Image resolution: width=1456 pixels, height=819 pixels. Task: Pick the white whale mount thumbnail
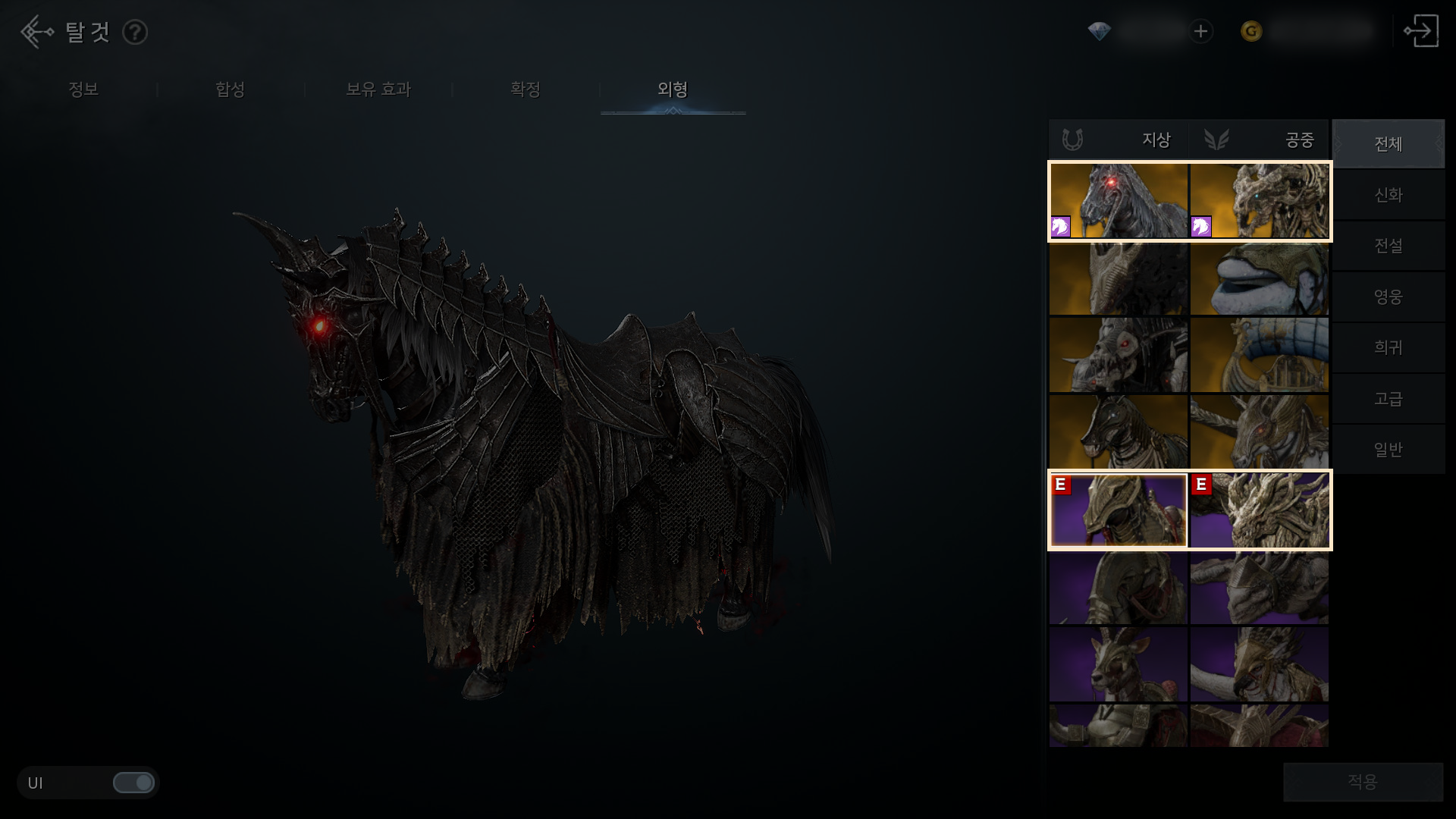(1259, 279)
